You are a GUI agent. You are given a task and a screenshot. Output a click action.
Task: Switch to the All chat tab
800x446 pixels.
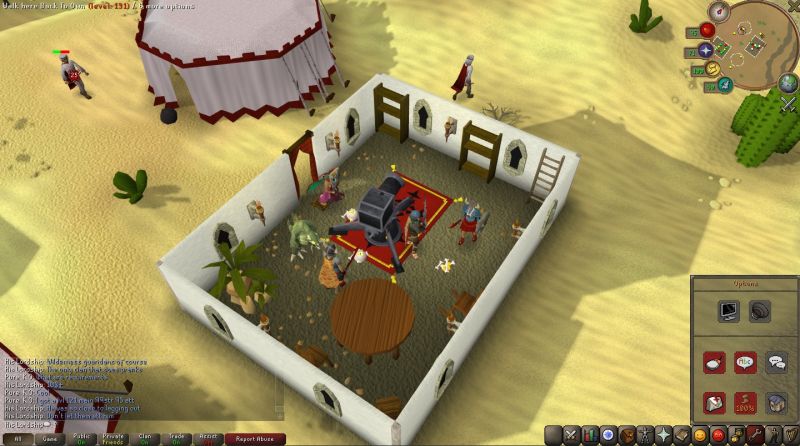pos(17,438)
